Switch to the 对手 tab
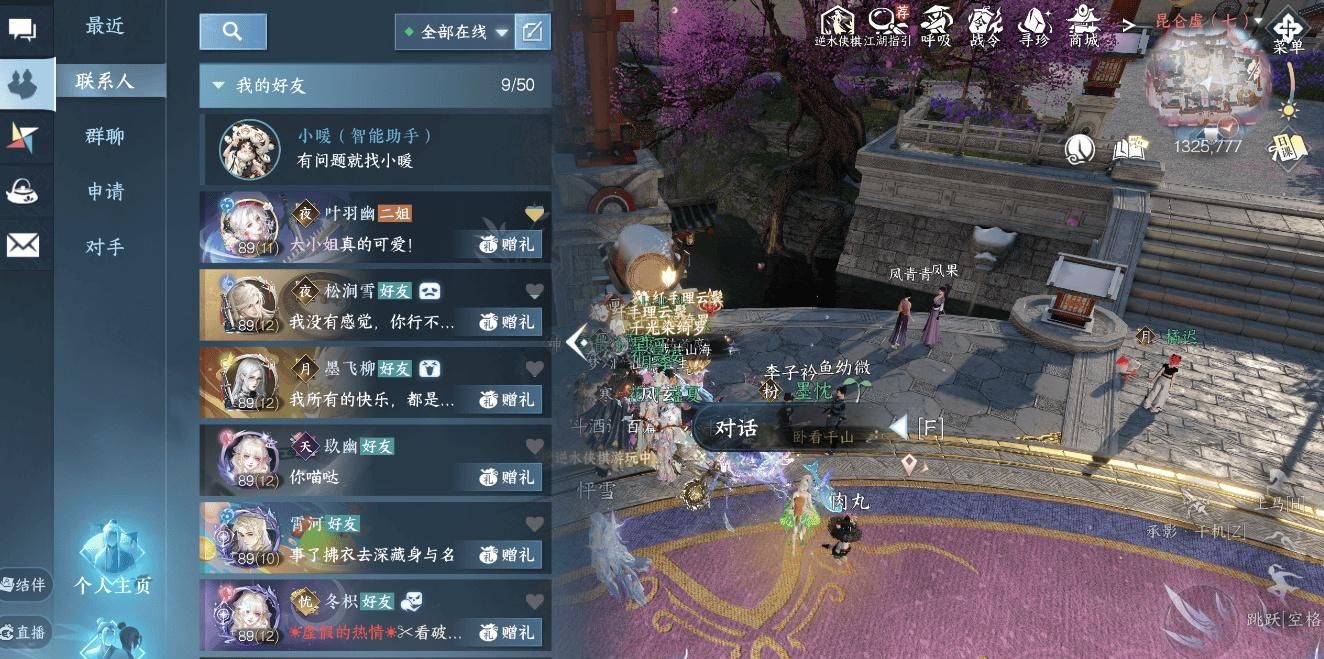This screenshot has height=659, width=1324. (105, 247)
